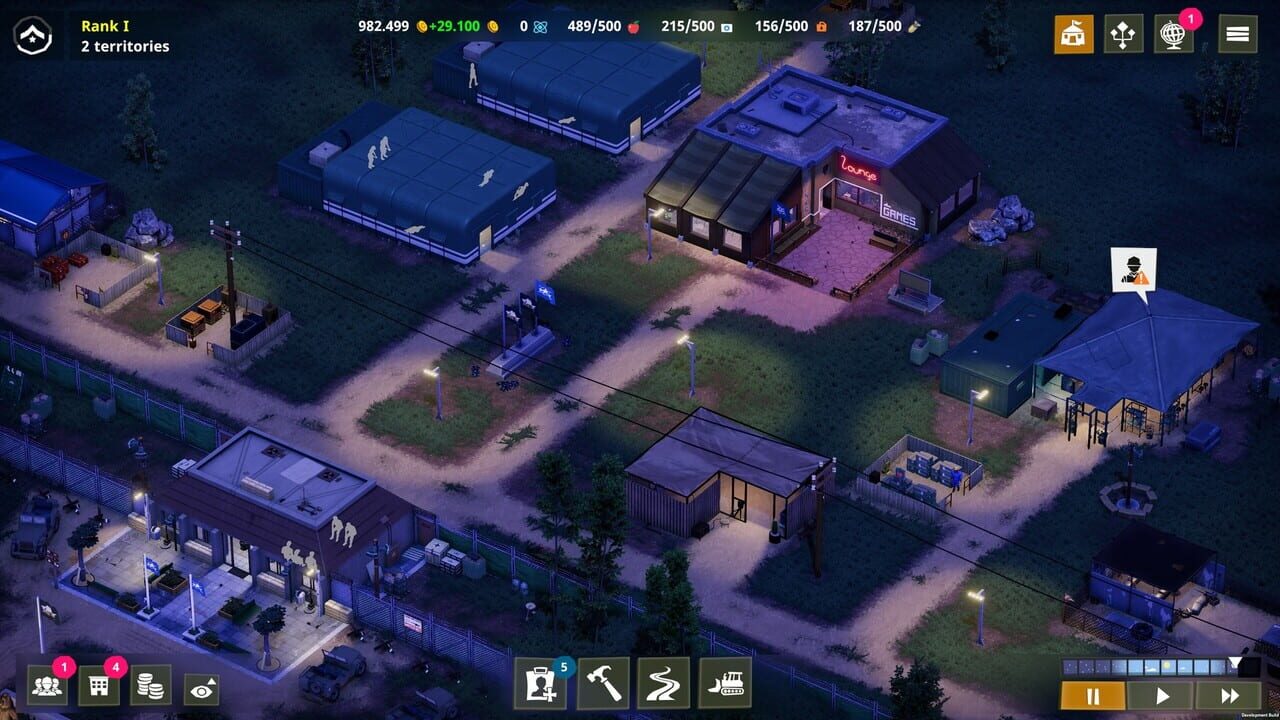Open the worker recruitment panel showing 5
The height and width of the screenshot is (720, 1280).
click(x=540, y=688)
